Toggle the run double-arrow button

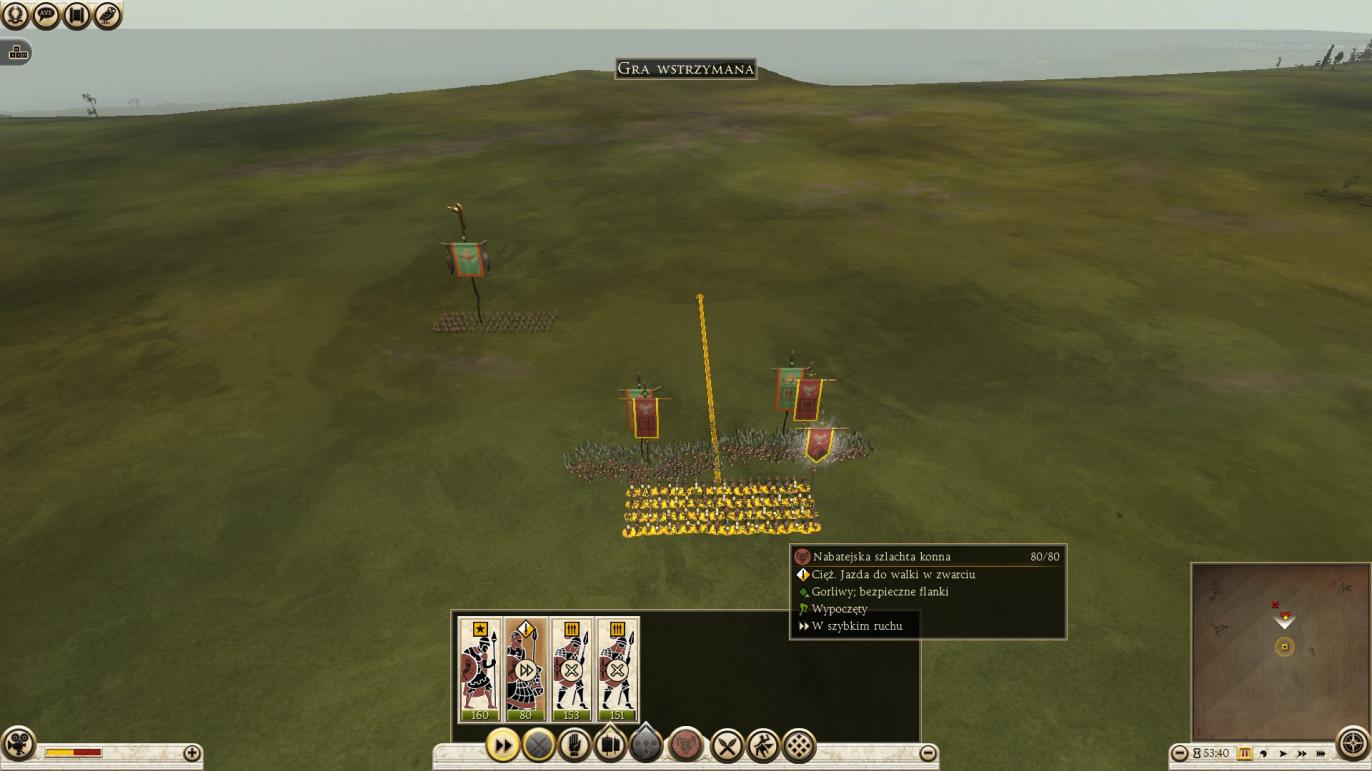[x=503, y=745]
